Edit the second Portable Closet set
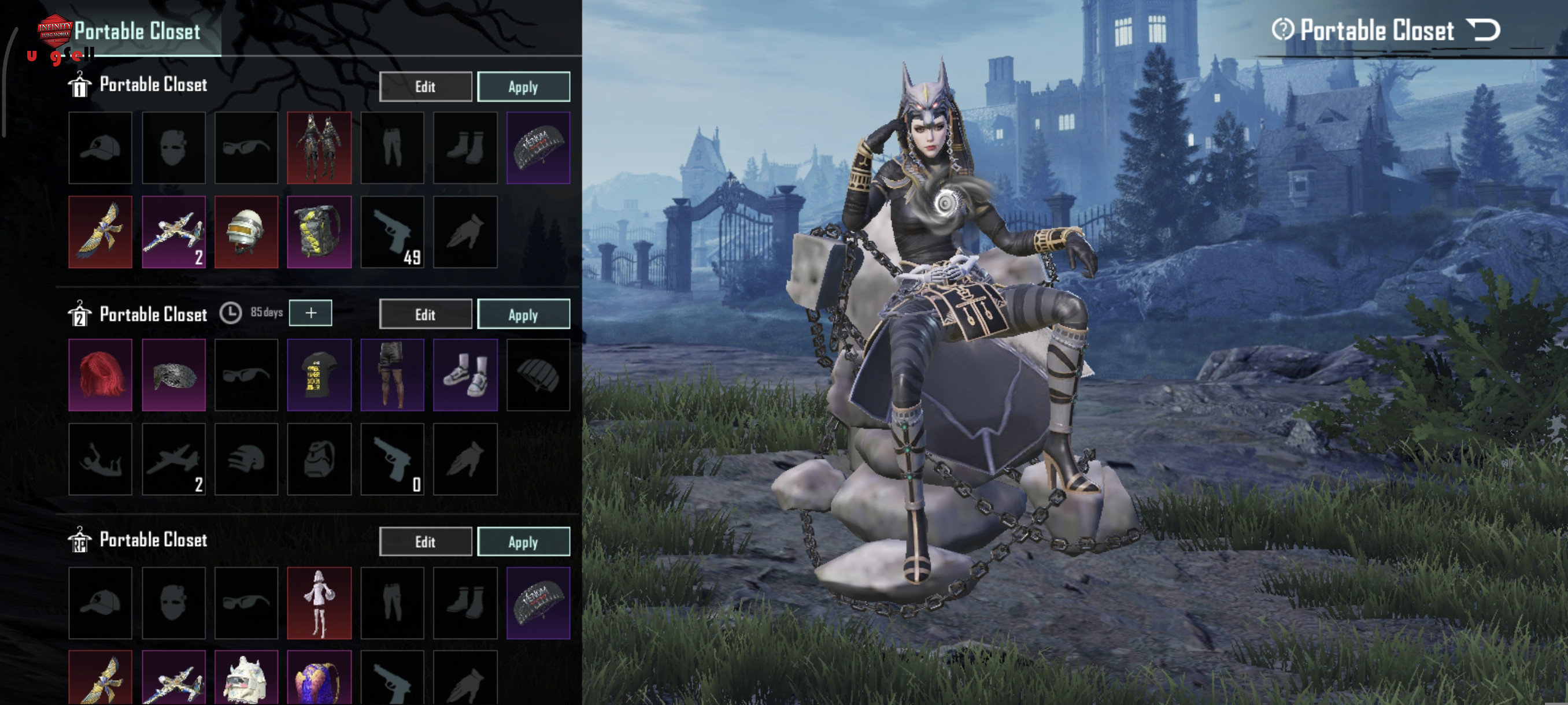Viewport: 1568px width, 705px height. coord(425,314)
